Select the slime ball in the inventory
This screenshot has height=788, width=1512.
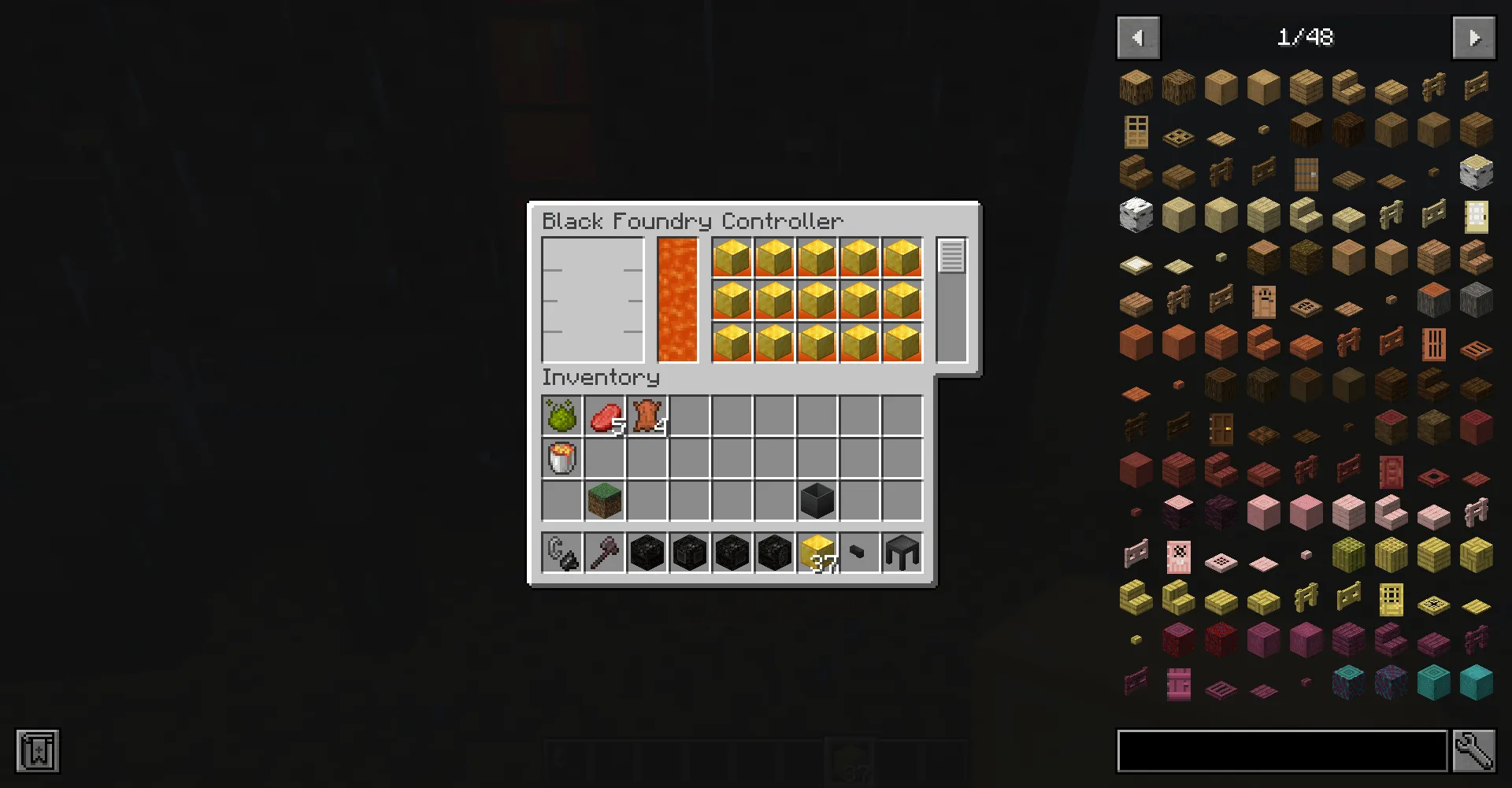[561, 416]
